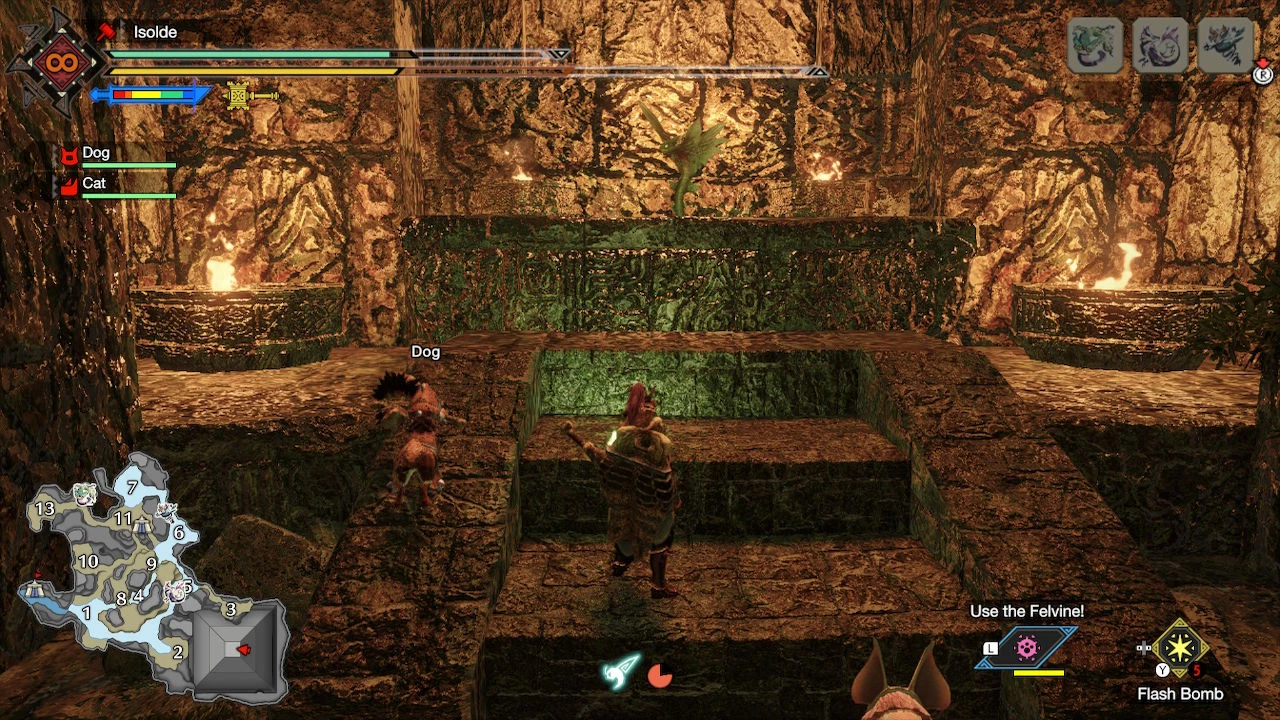Select the green serpent monster icon
Viewport: 1280px width, 720px height.
[1095, 45]
